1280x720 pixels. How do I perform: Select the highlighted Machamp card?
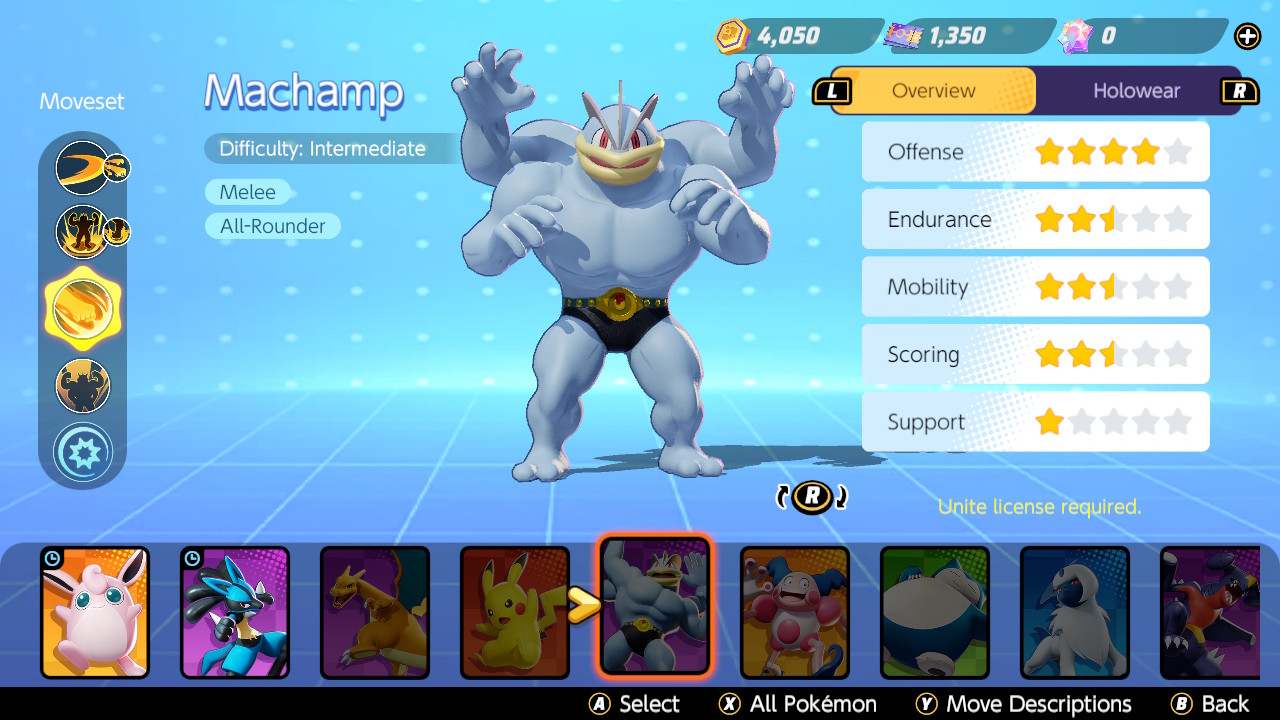[x=655, y=606]
